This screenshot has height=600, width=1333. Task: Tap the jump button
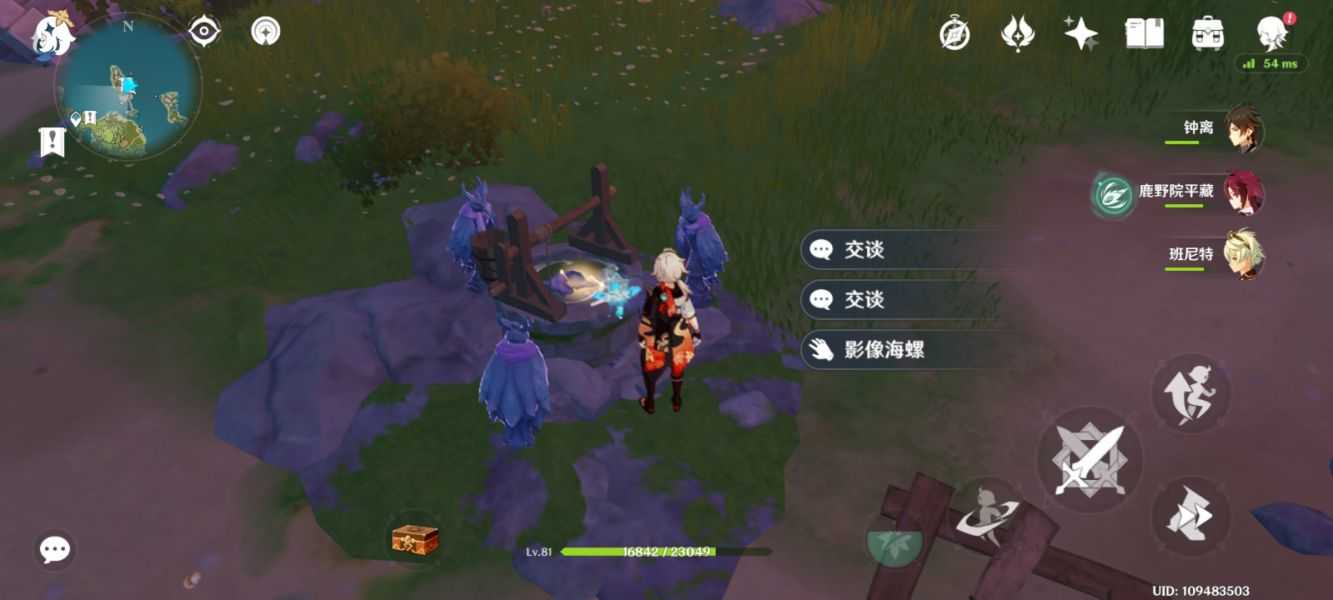click(x=1190, y=393)
